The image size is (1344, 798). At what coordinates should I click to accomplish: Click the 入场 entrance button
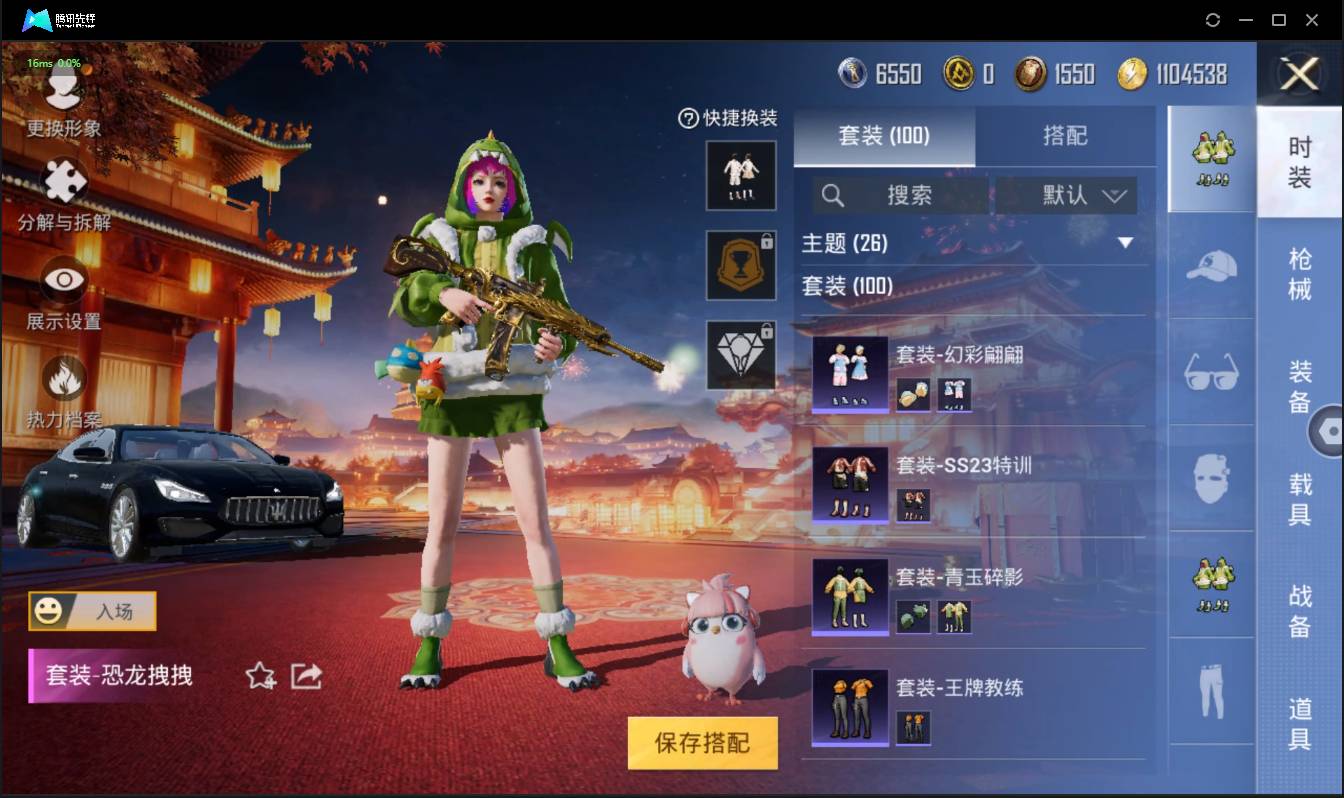pyautogui.click(x=91, y=613)
